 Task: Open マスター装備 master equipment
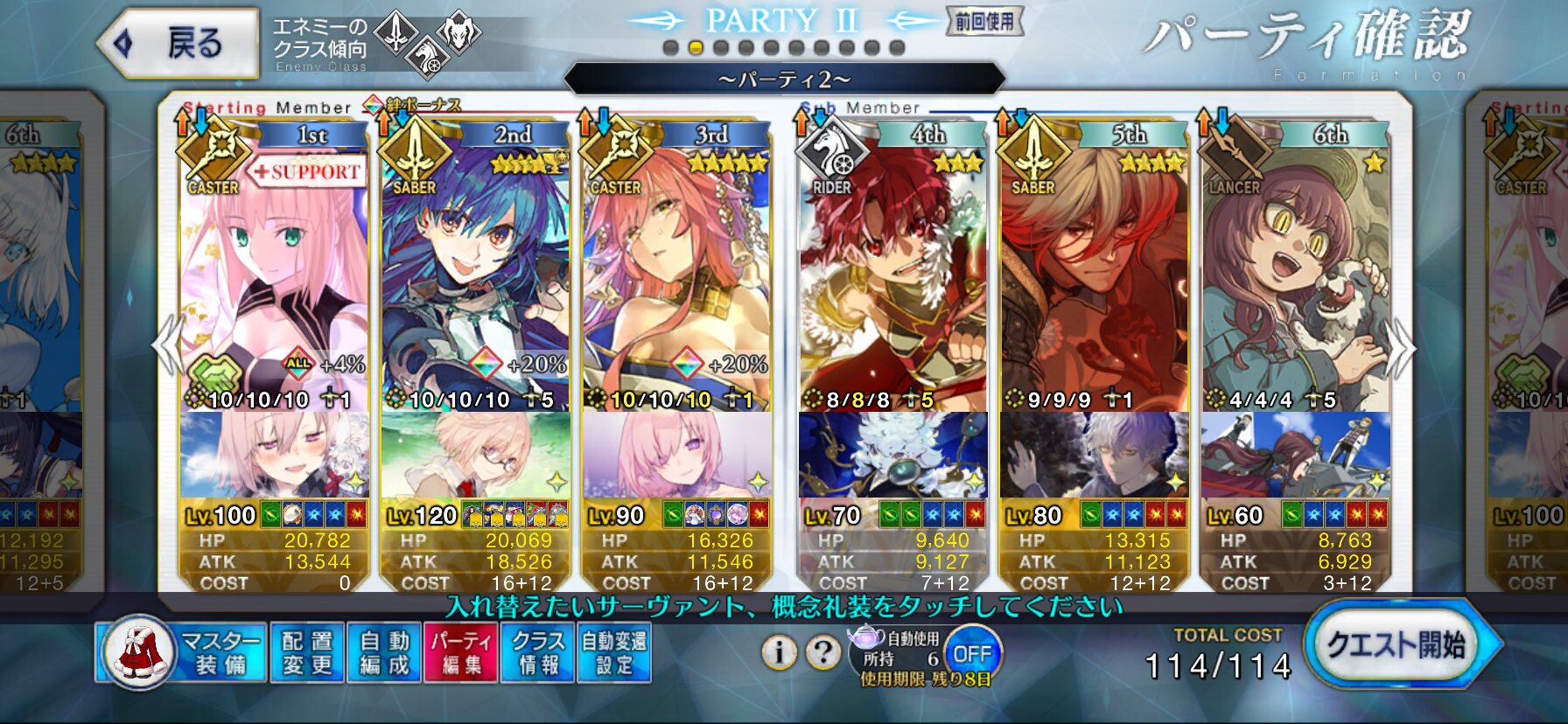[x=180, y=652]
